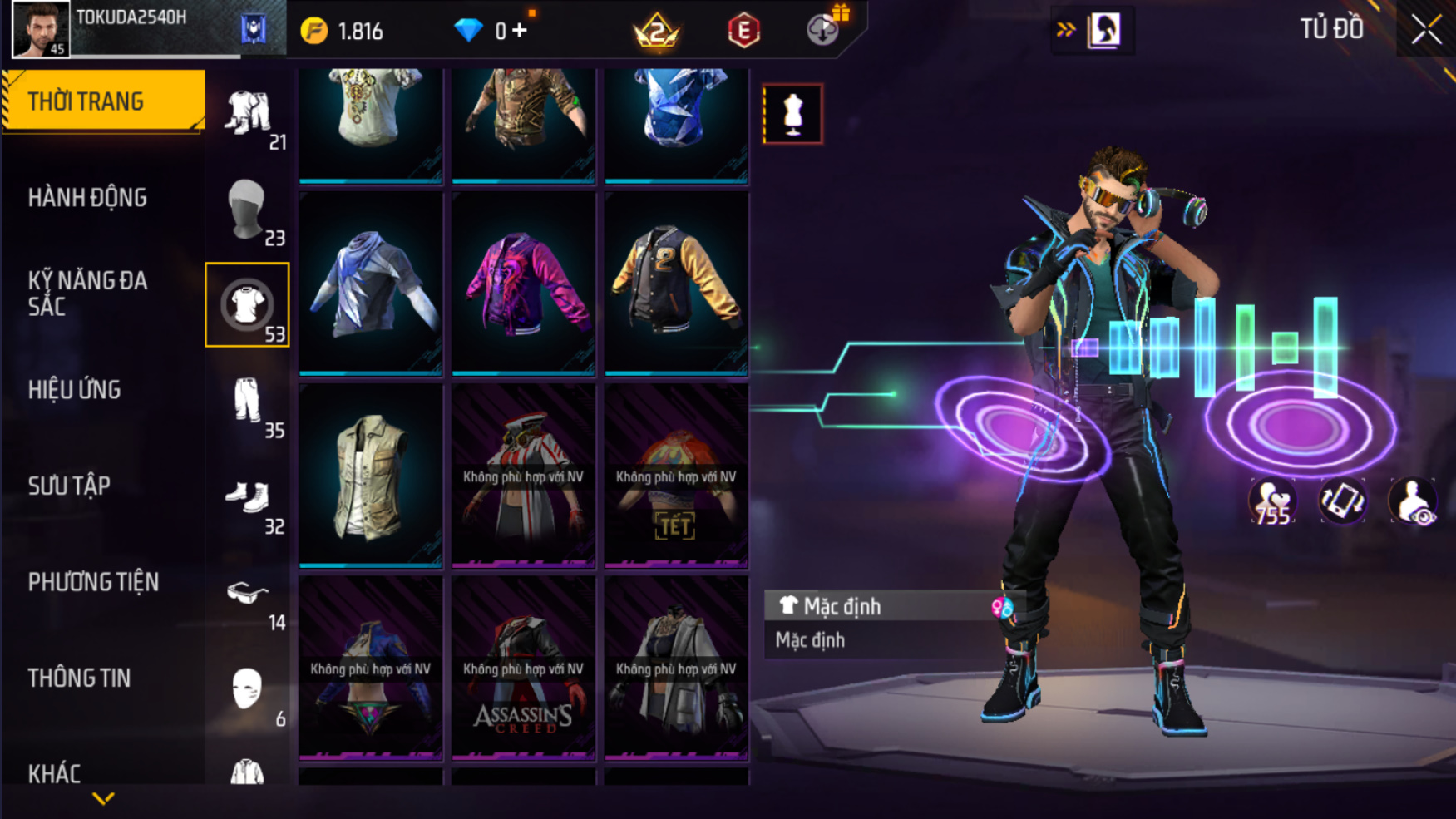The height and width of the screenshot is (819, 1456).
Task: Switch to the Hành Động tab
Action: pos(87,198)
